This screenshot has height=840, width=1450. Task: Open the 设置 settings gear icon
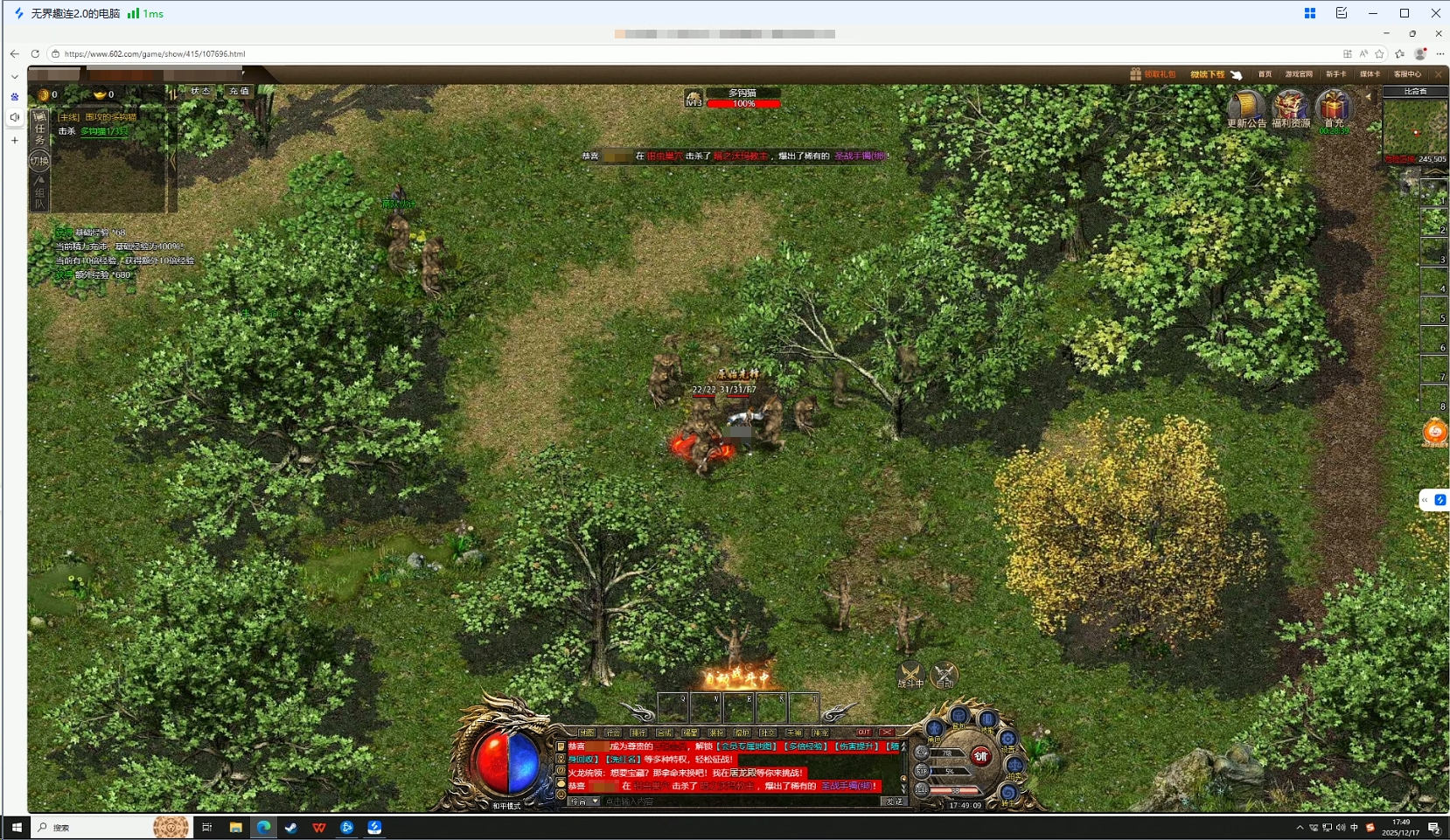(x=1008, y=739)
